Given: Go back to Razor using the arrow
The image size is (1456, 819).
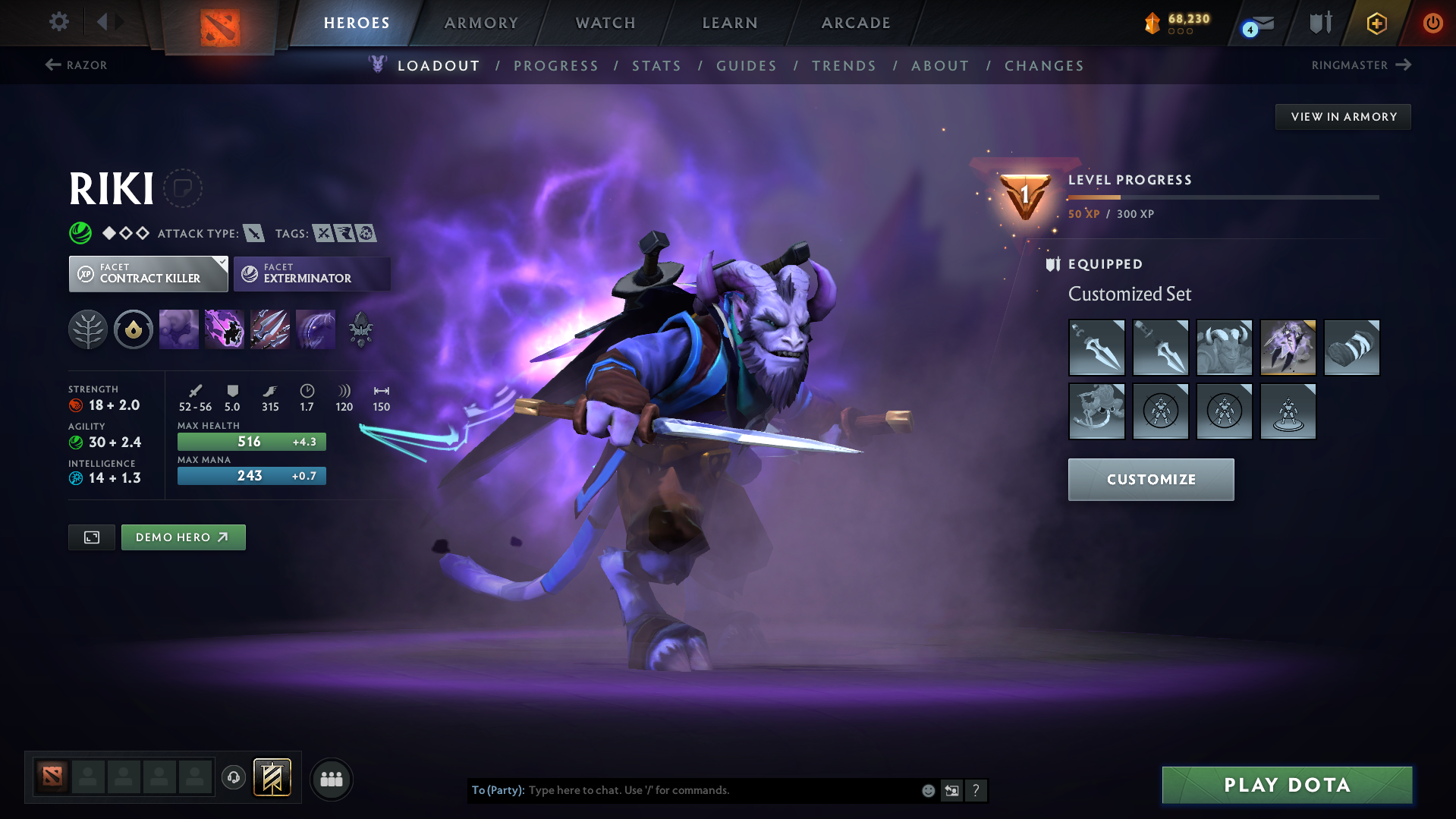Looking at the screenshot, I should point(52,65).
